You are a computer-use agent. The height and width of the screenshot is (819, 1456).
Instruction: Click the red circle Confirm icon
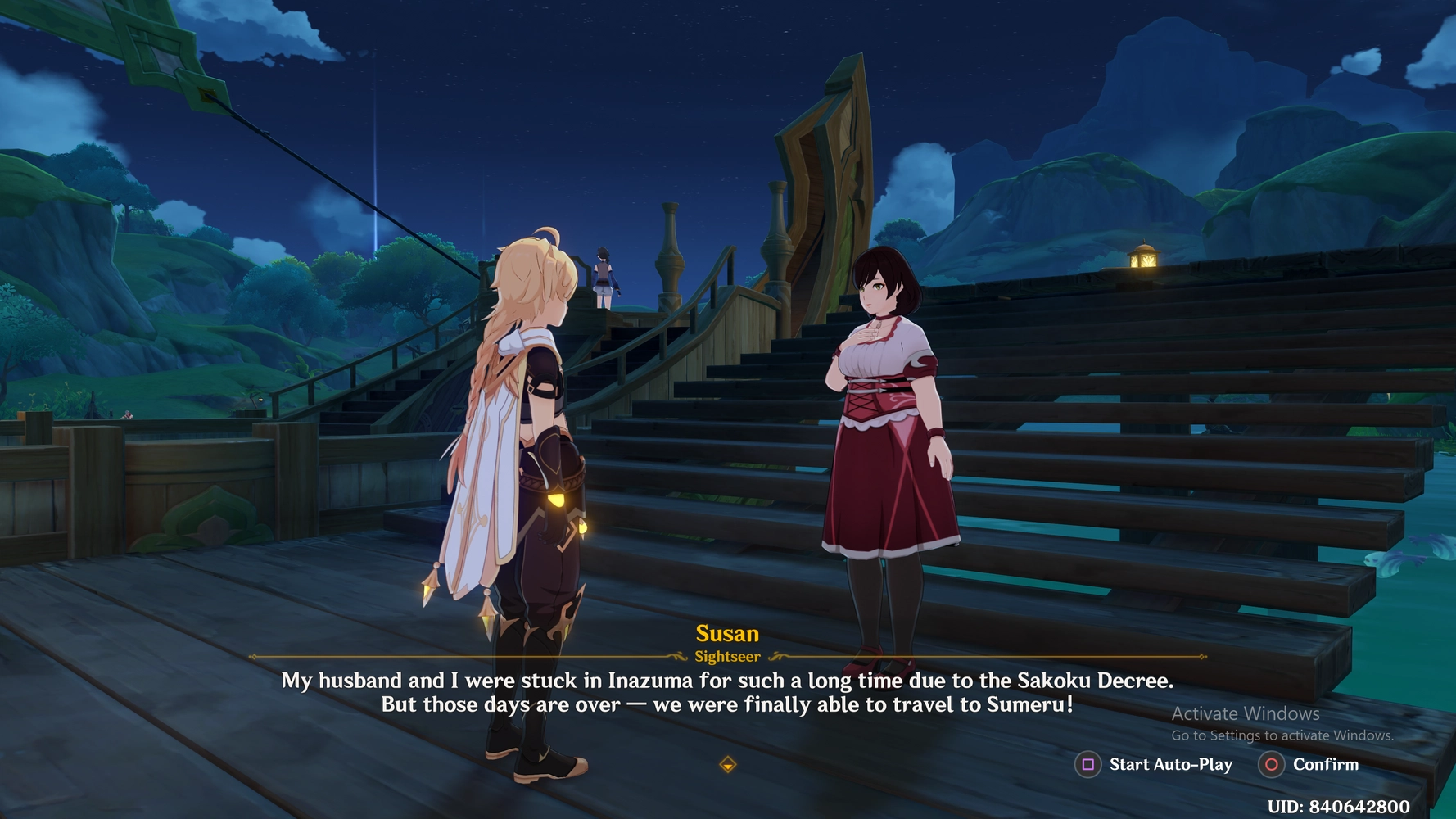pyautogui.click(x=1271, y=765)
